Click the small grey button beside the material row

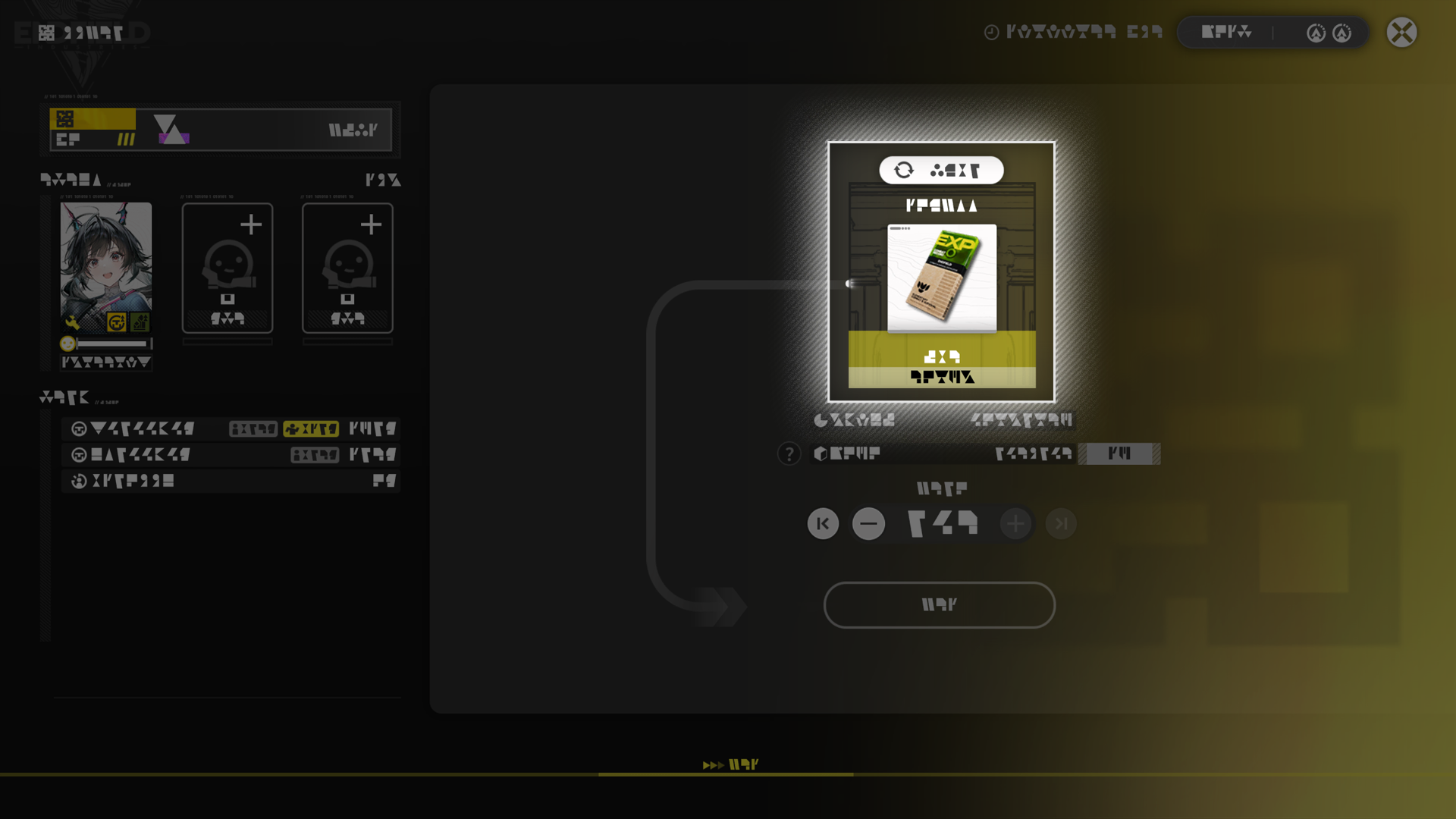pyautogui.click(x=1119, y=453)
